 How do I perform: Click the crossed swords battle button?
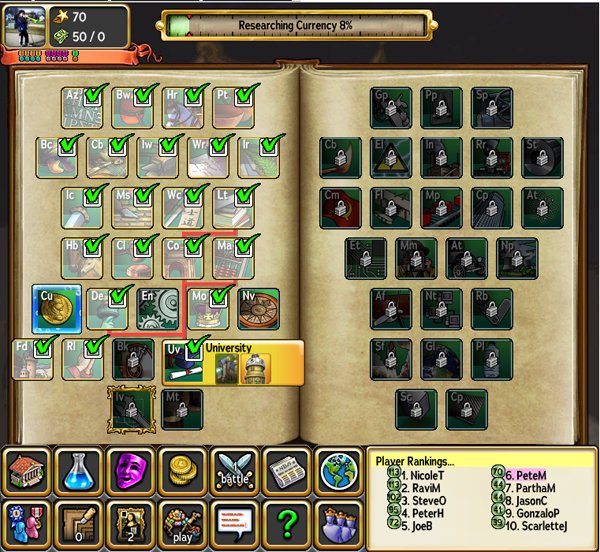click(x=235, y=471)
